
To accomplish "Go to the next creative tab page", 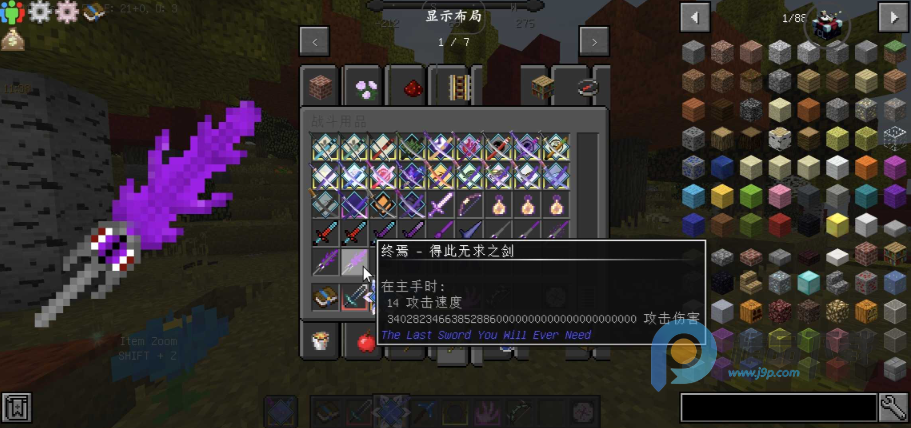I will [594, 42].
